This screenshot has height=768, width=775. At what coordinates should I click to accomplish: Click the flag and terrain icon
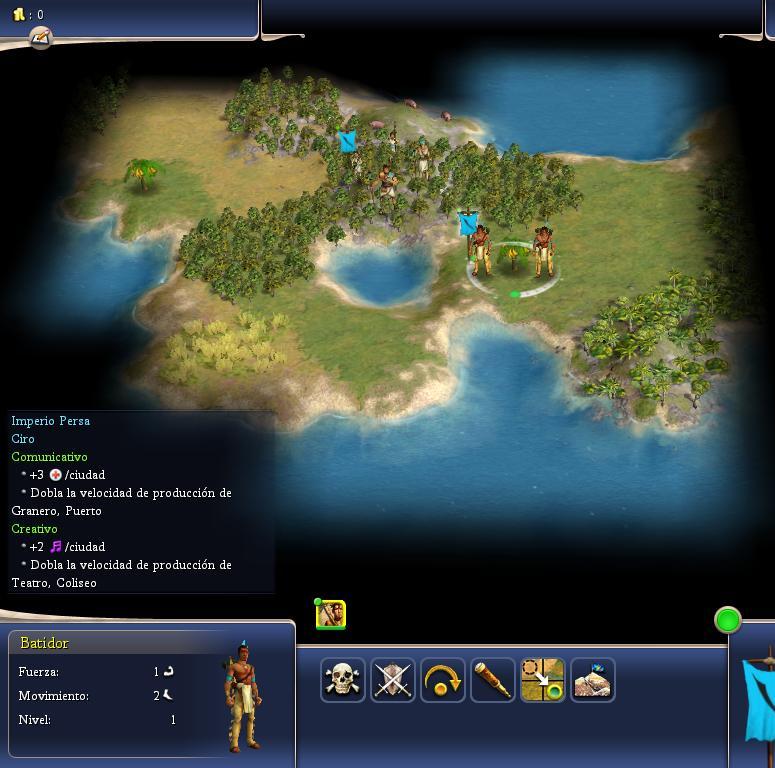click(x=593, y=680)
